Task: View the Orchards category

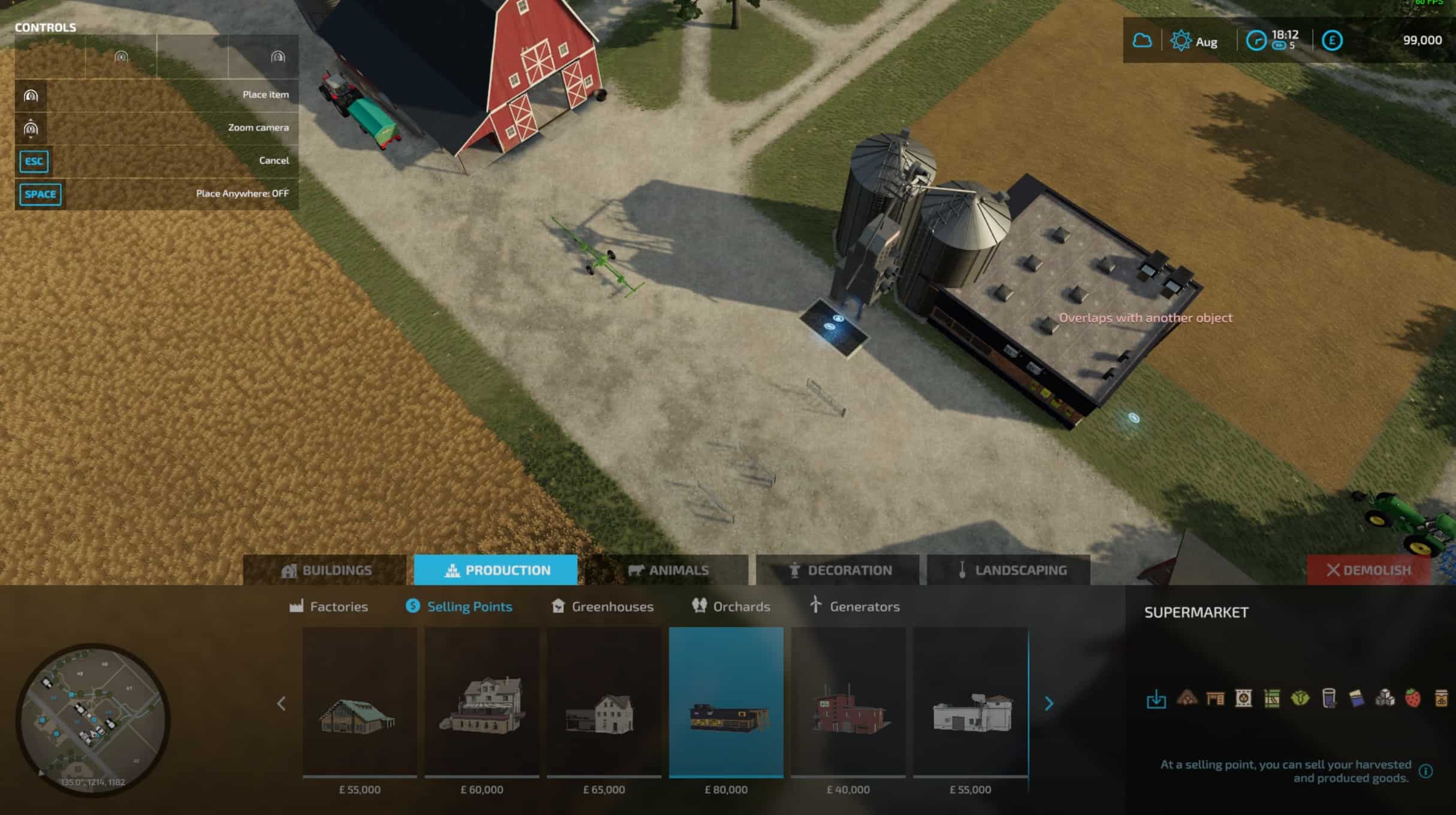Action: click(731, 606)
